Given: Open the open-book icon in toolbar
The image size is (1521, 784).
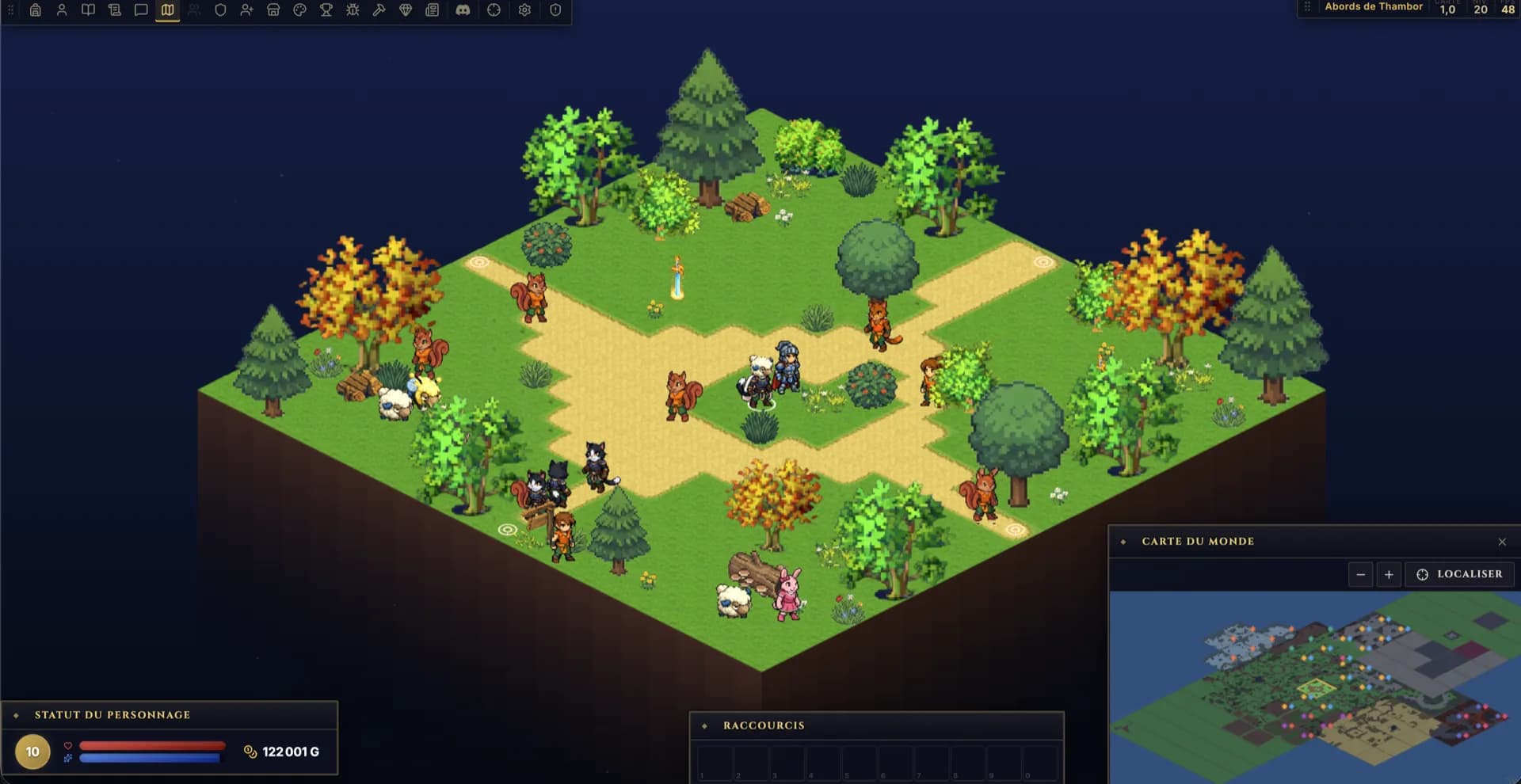Looking at the screenshot, I should coord(88,10).
